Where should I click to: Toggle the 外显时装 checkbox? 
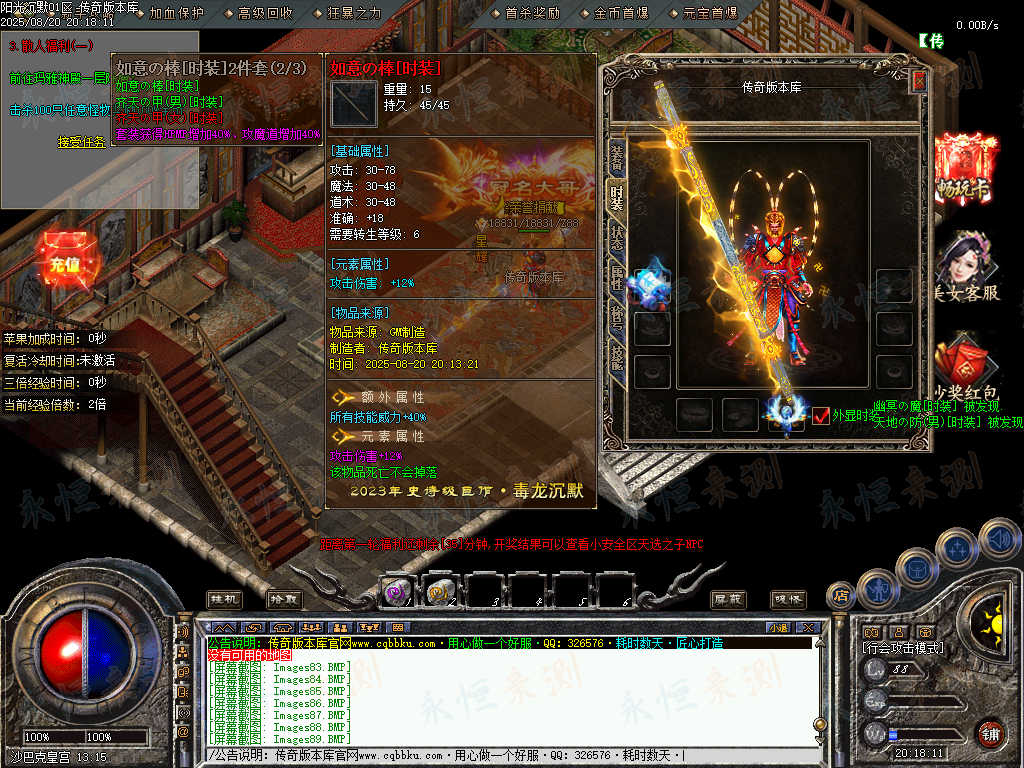click(821, 416)
